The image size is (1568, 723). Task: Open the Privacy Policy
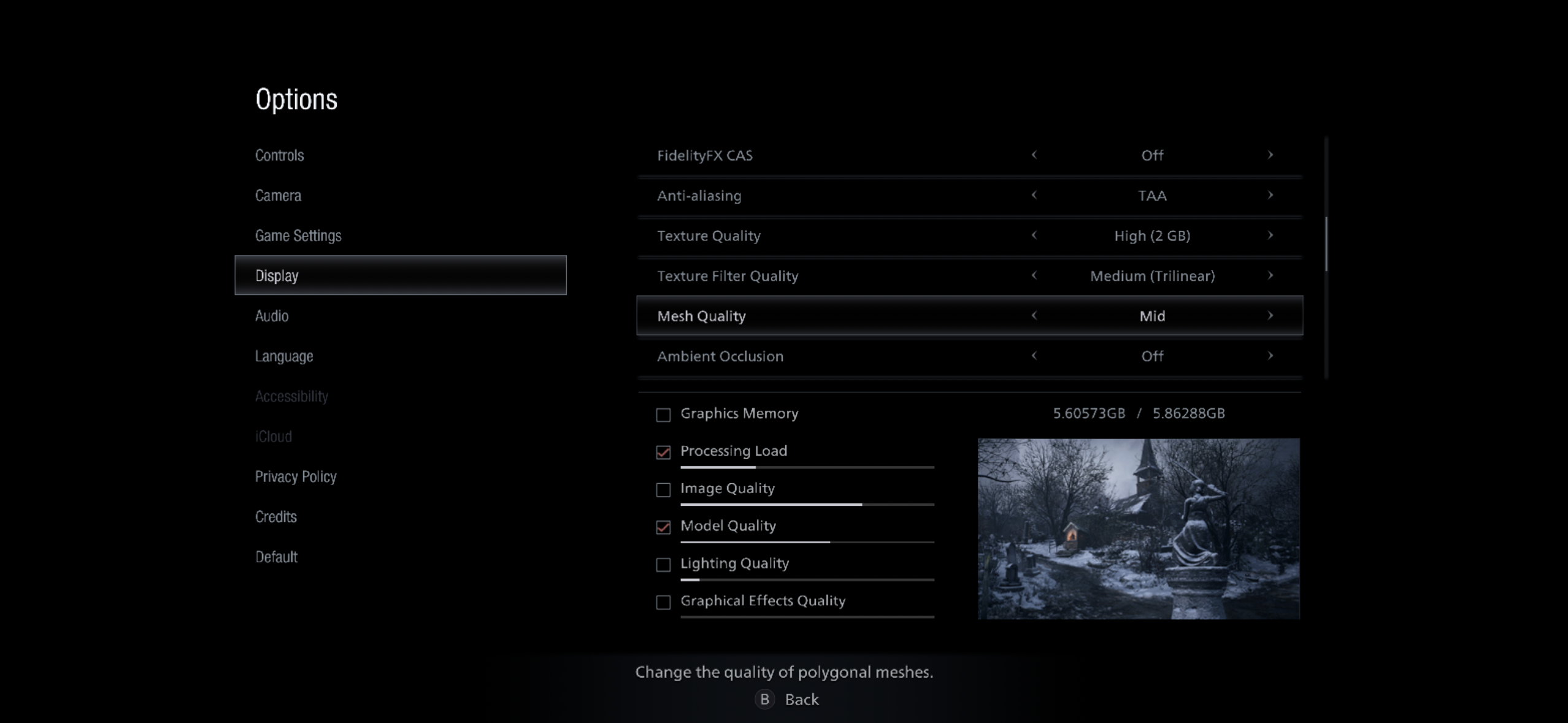(296, 476)
